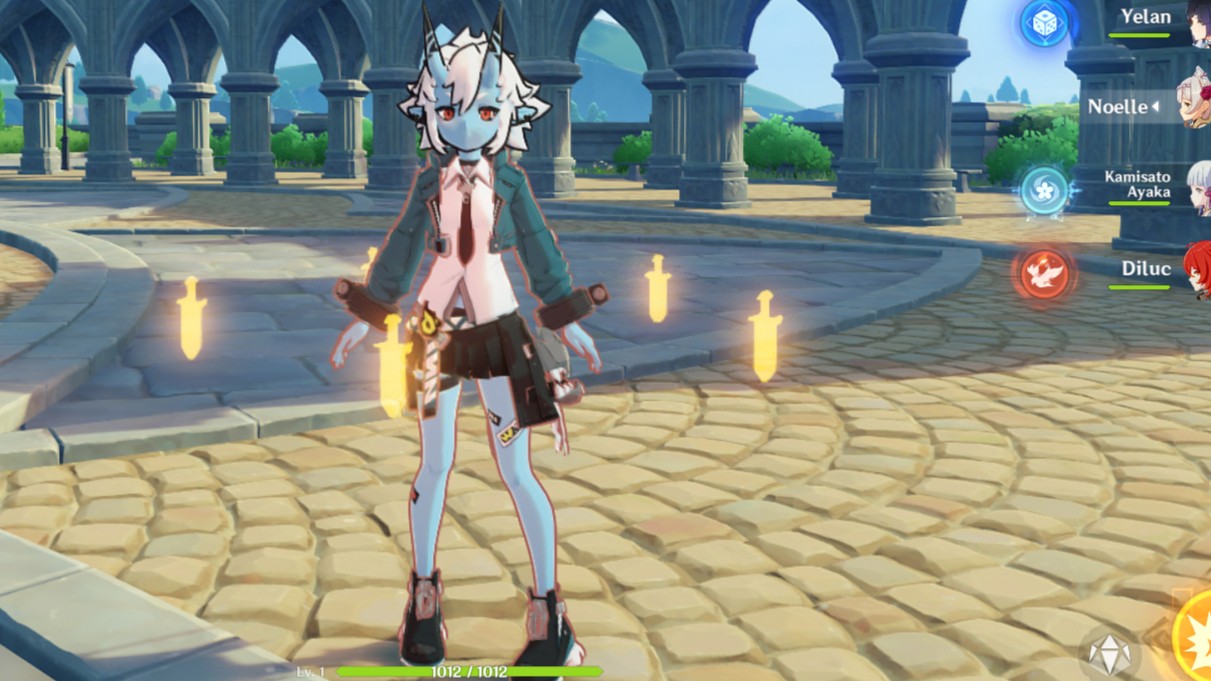Image resolution: width=1211 pixels, height=681 pixels.
Task: Use Diluc's red phoenix burst icon
Action: (1044, 273)
